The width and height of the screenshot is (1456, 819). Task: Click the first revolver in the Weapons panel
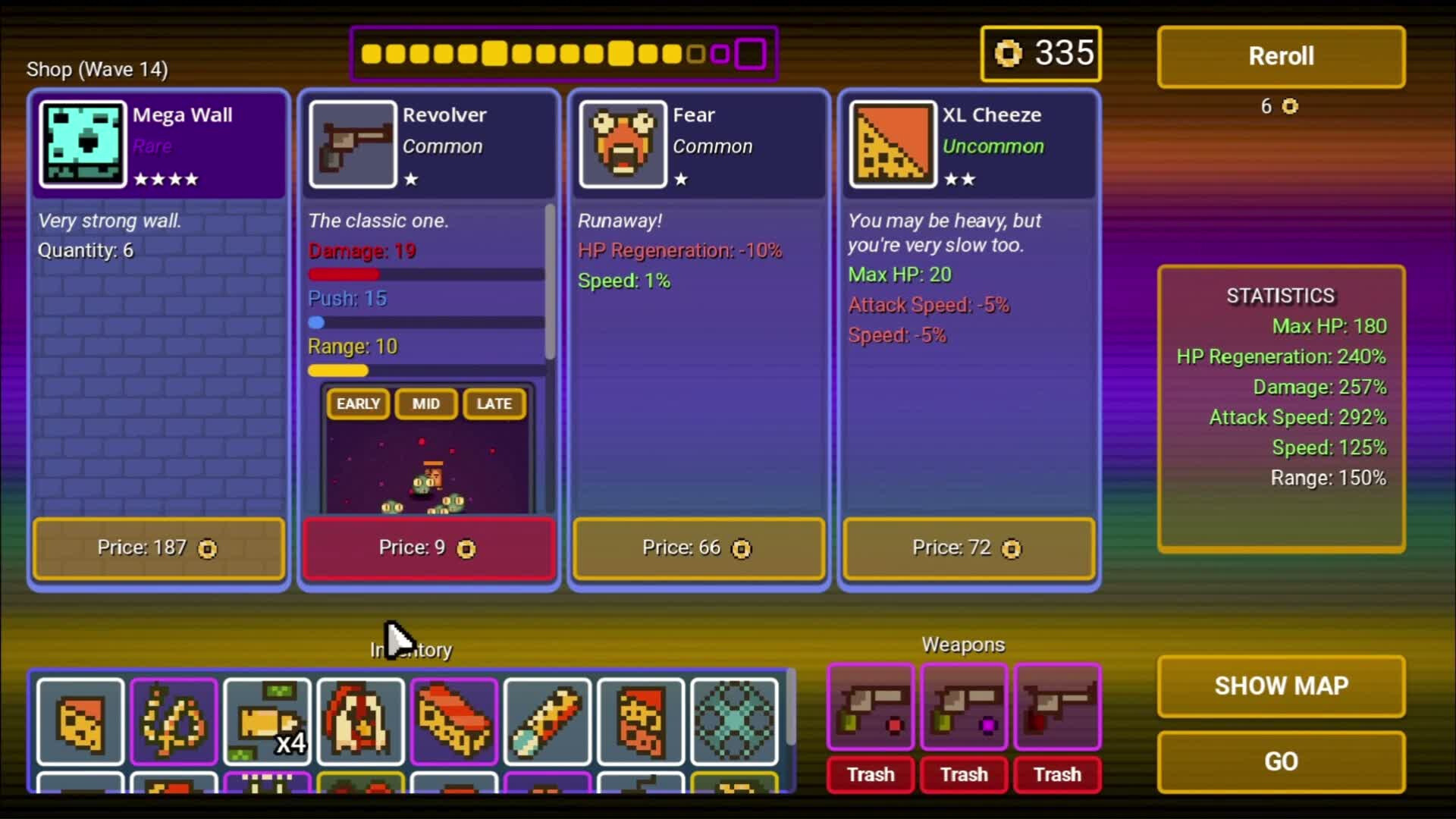(x=870, y=707)
